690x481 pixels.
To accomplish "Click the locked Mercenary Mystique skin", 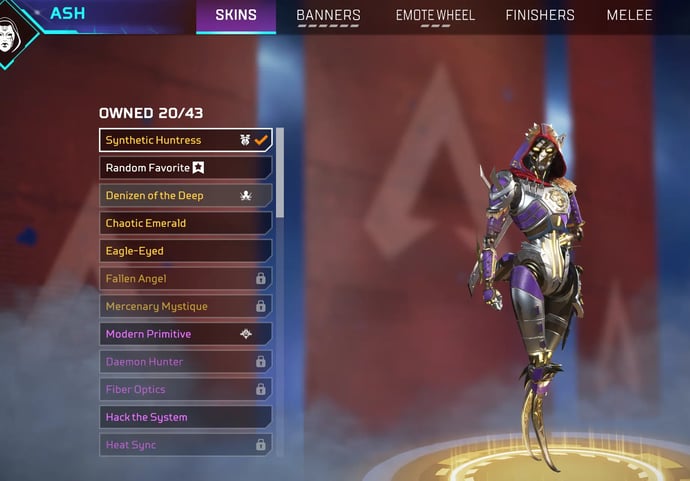I will coord(185,306).
